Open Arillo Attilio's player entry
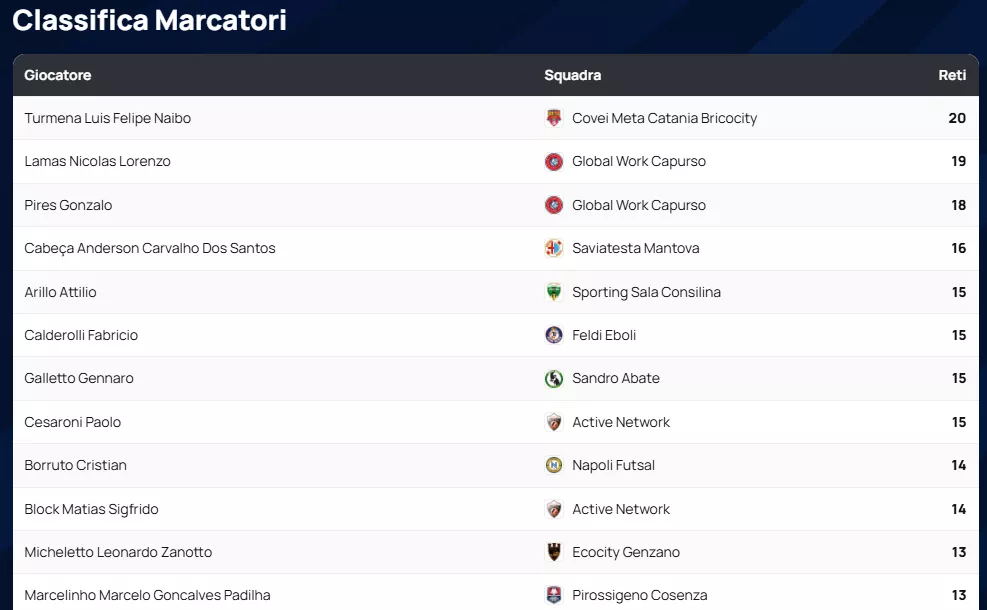Image resolution: width=987 pixels, height=610 pixels. point(60,292)
